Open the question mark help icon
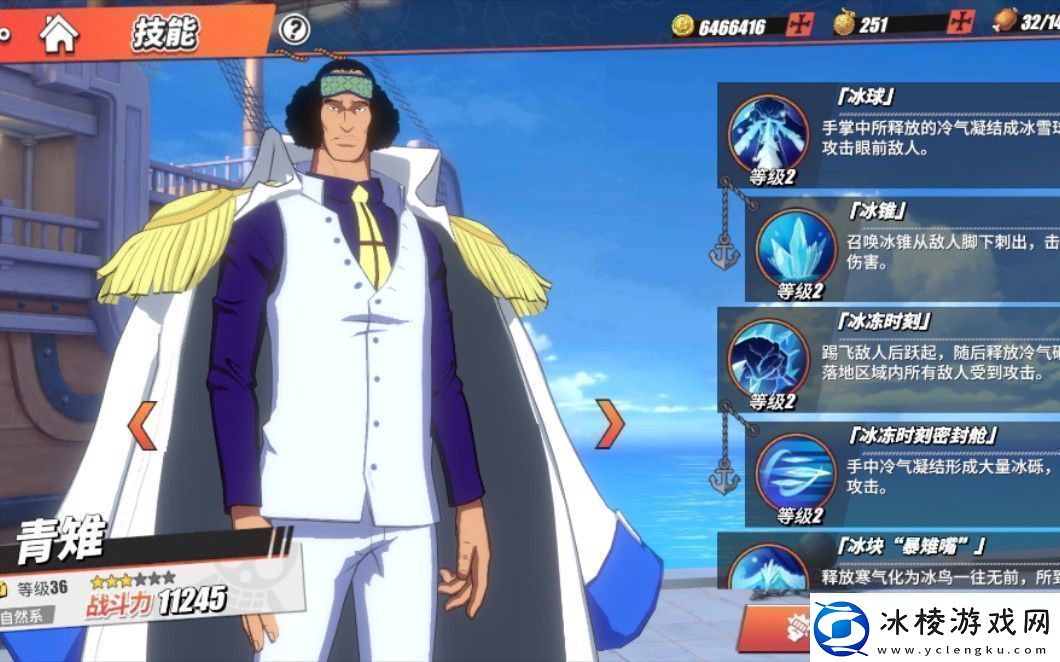 coord(293,30)
